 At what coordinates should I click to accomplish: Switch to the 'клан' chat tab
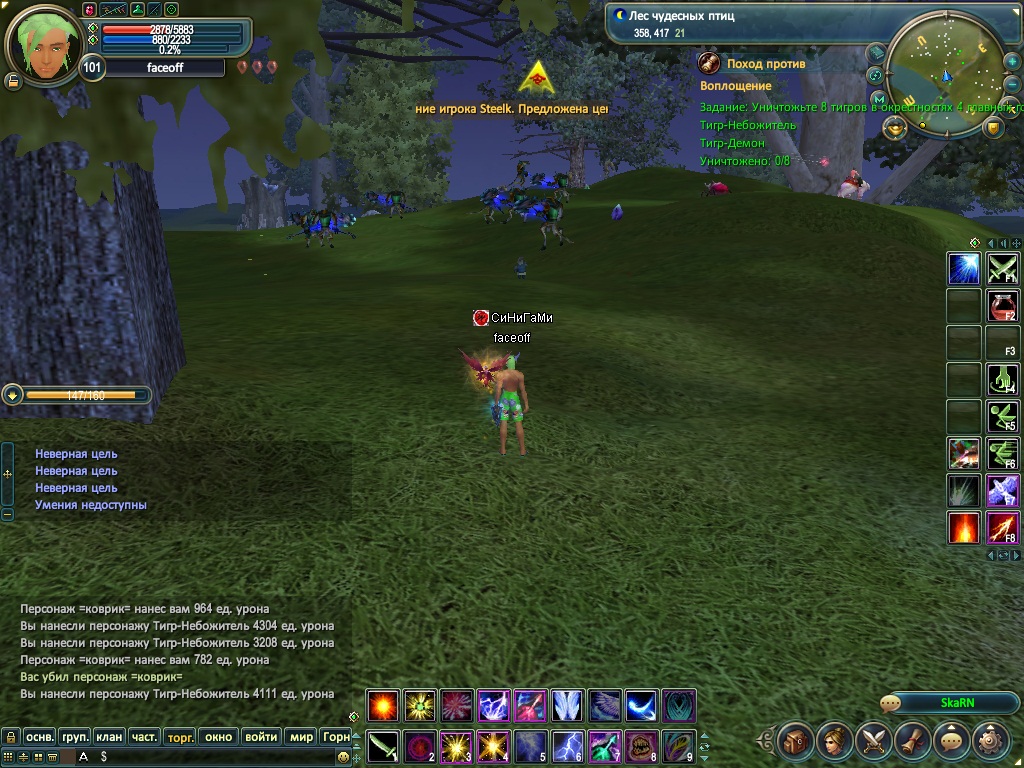[x=109, y=737]
